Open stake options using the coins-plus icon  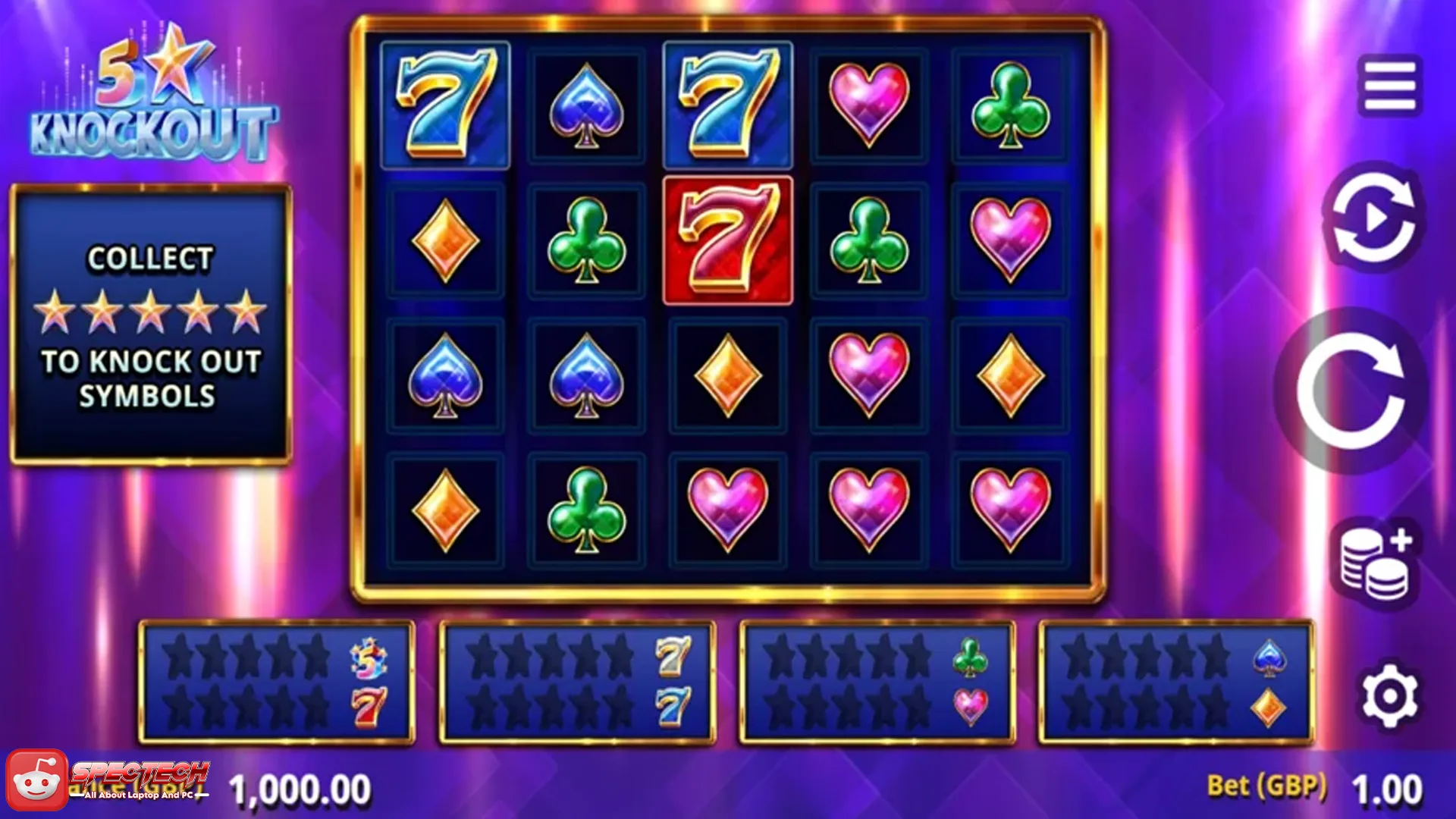coord(1376,559)
